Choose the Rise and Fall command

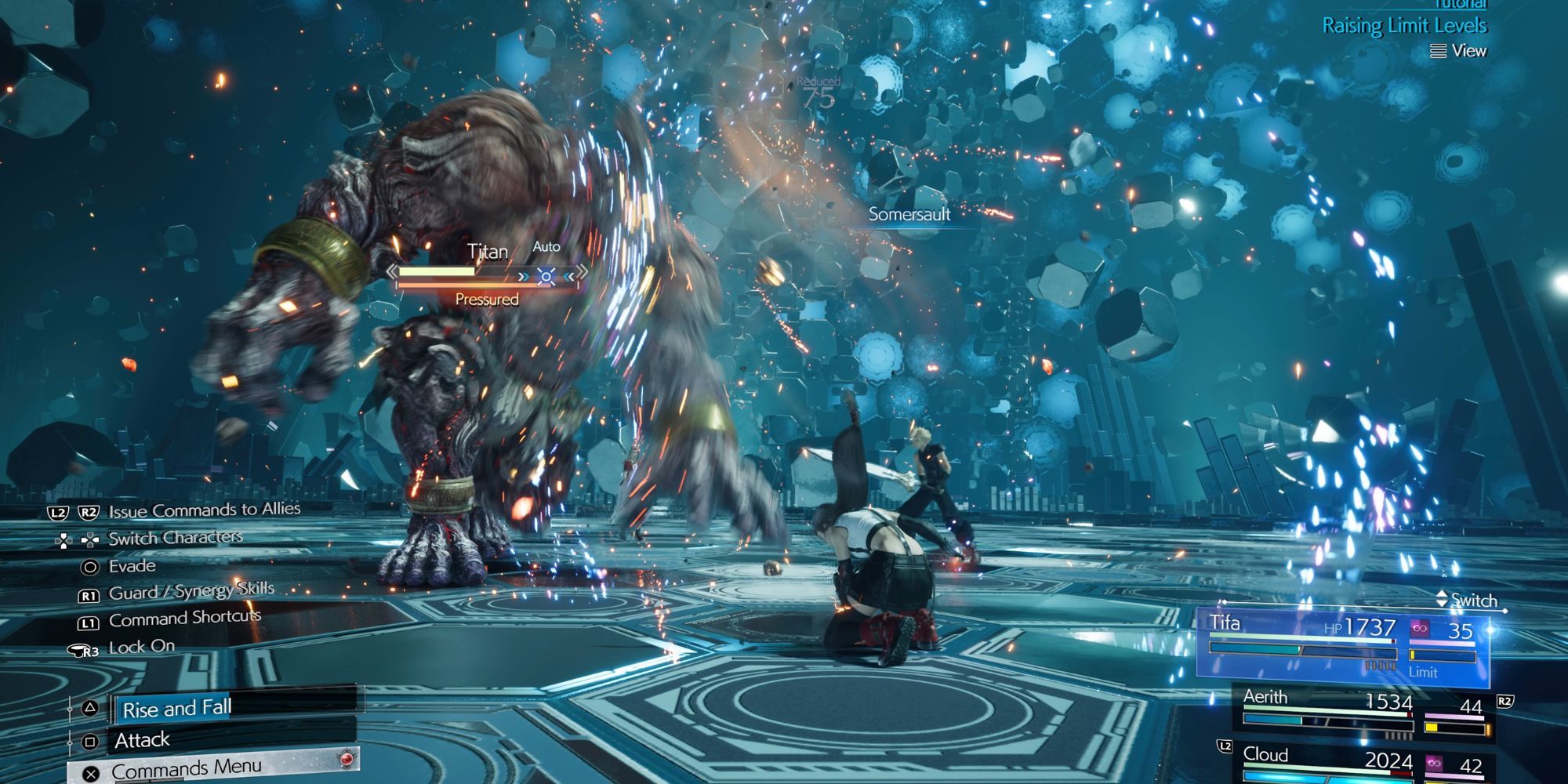click(x=174, y=710)
